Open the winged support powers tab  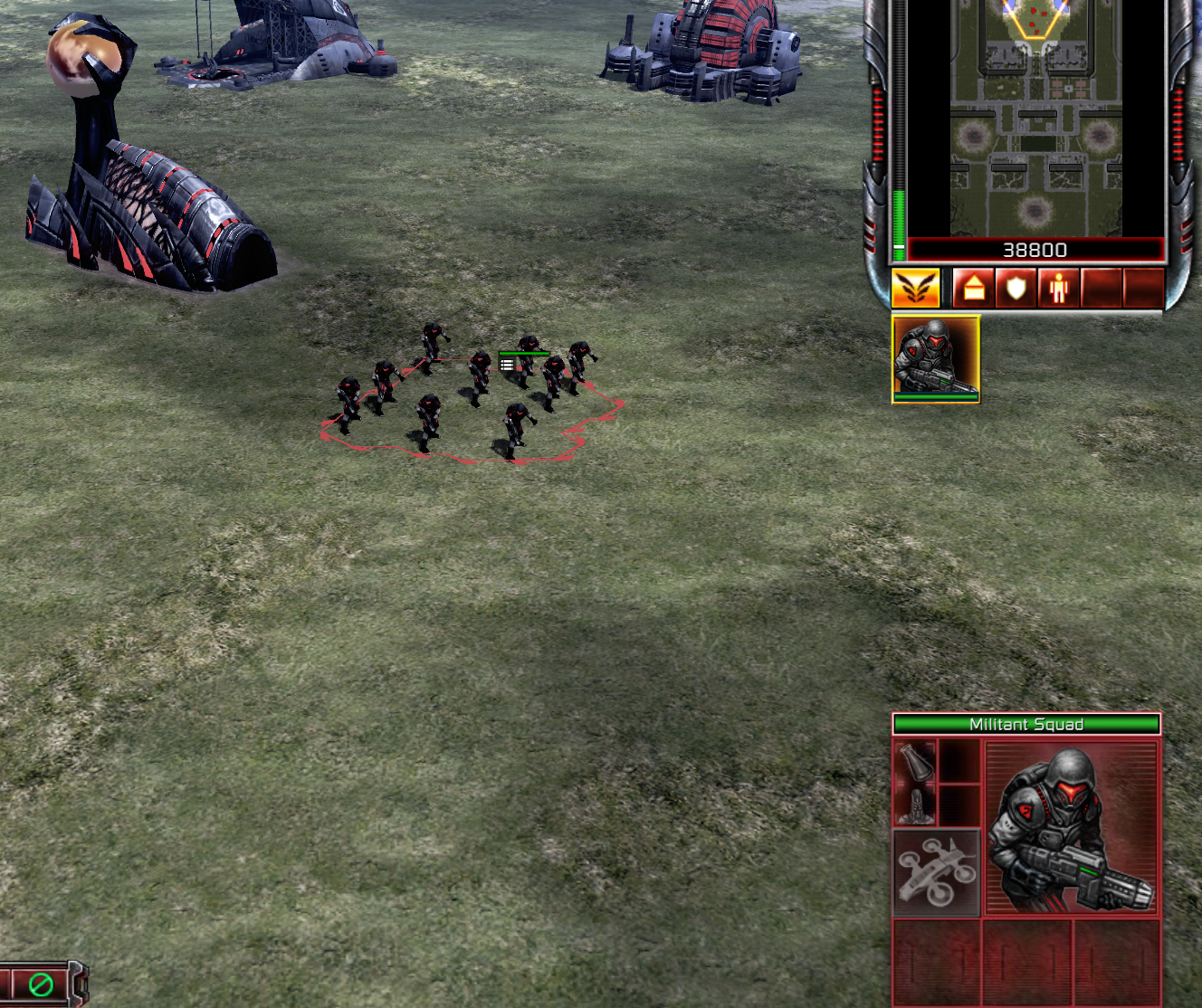[915, 289]
